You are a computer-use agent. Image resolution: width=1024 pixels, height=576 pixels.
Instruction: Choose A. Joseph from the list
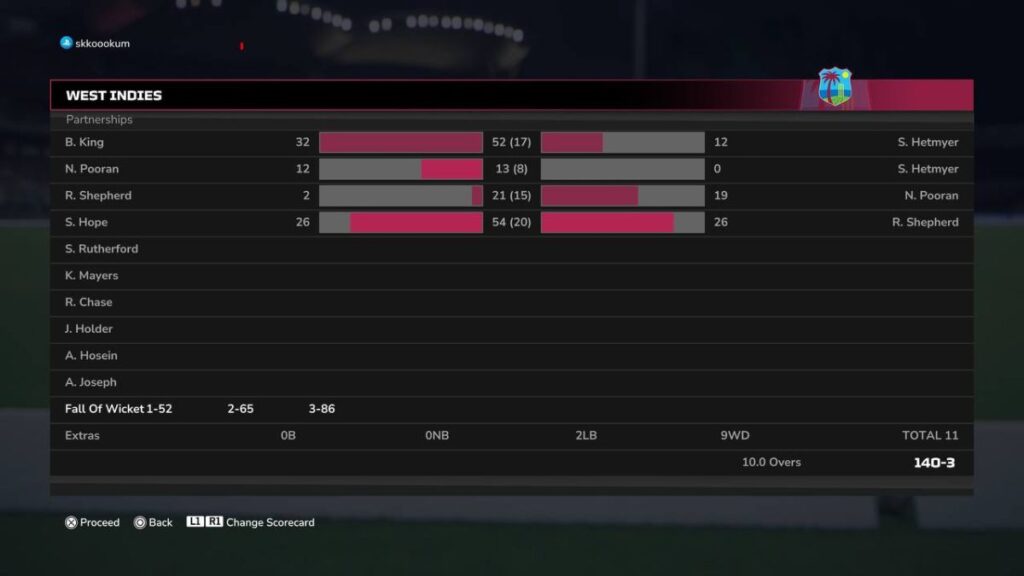pyautogui.click(x=91, y=382)
